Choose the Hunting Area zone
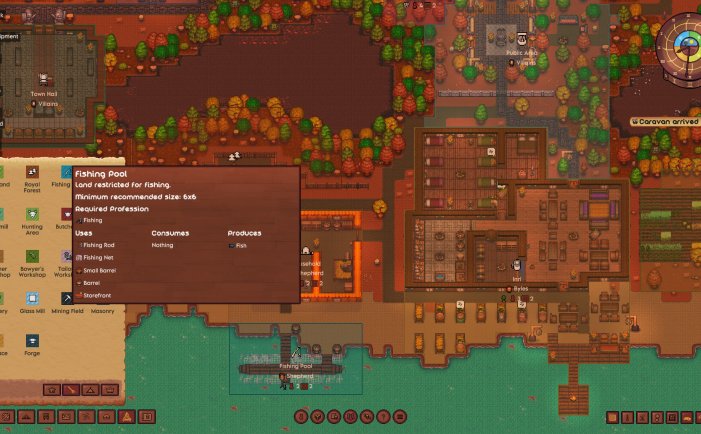 click(33, 214)
